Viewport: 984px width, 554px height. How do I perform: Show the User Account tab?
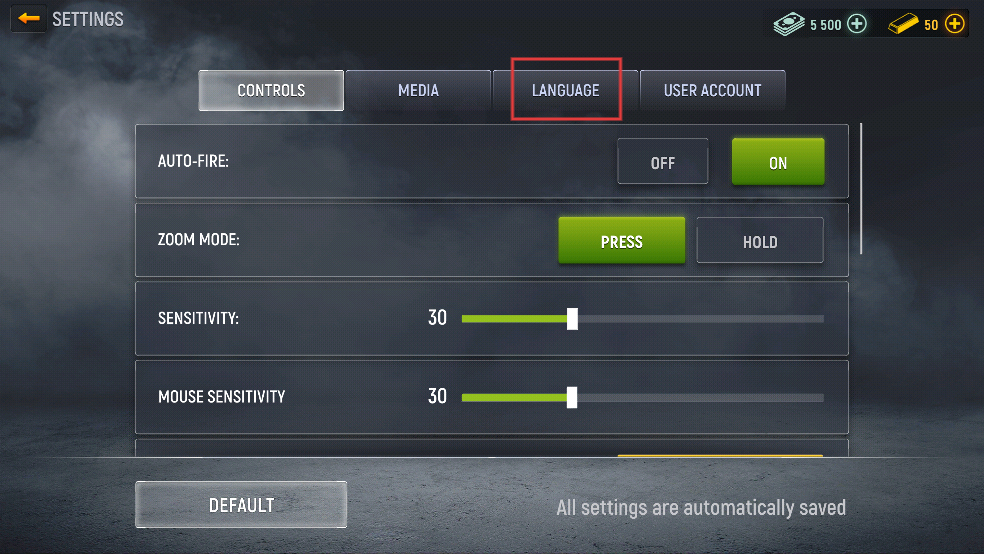712,90
